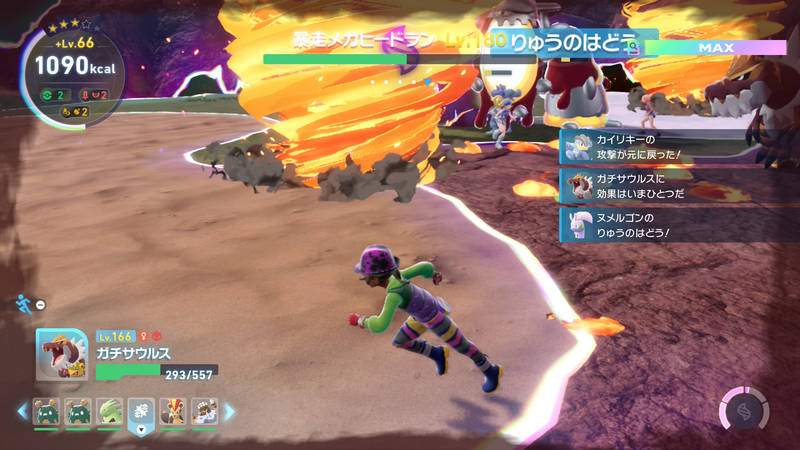Cycle party bar with the left arrow
The image size is (800, 450).
[22, 411]
